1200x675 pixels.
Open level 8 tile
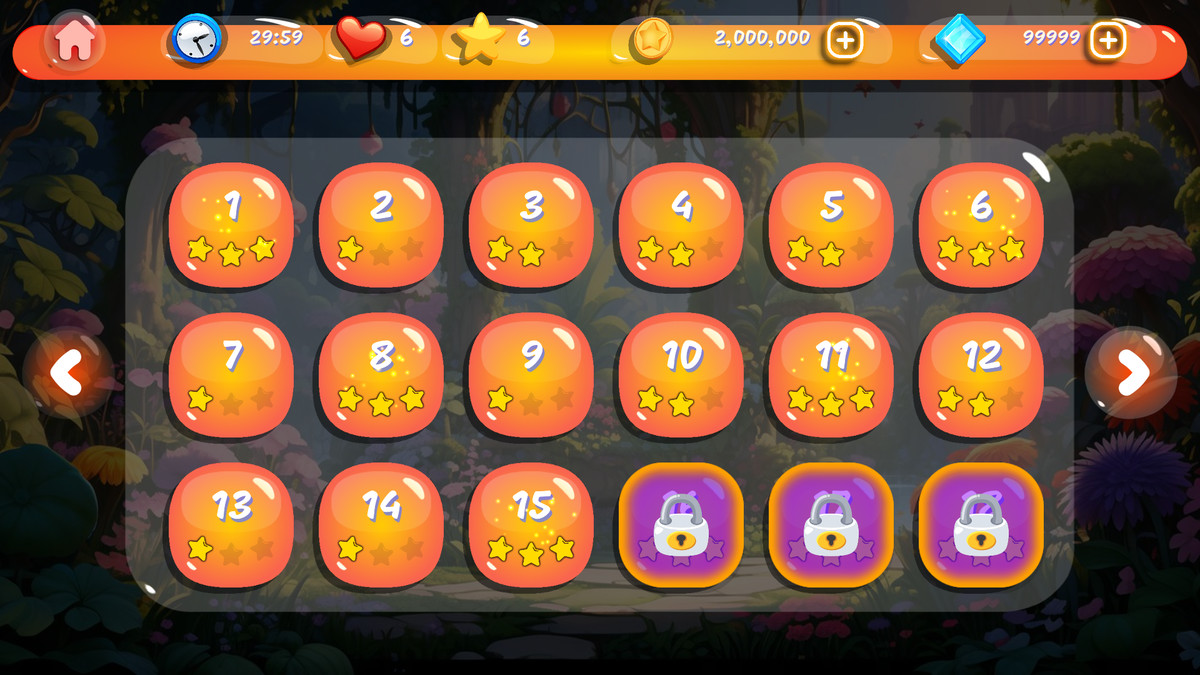[x=381, y=375]
